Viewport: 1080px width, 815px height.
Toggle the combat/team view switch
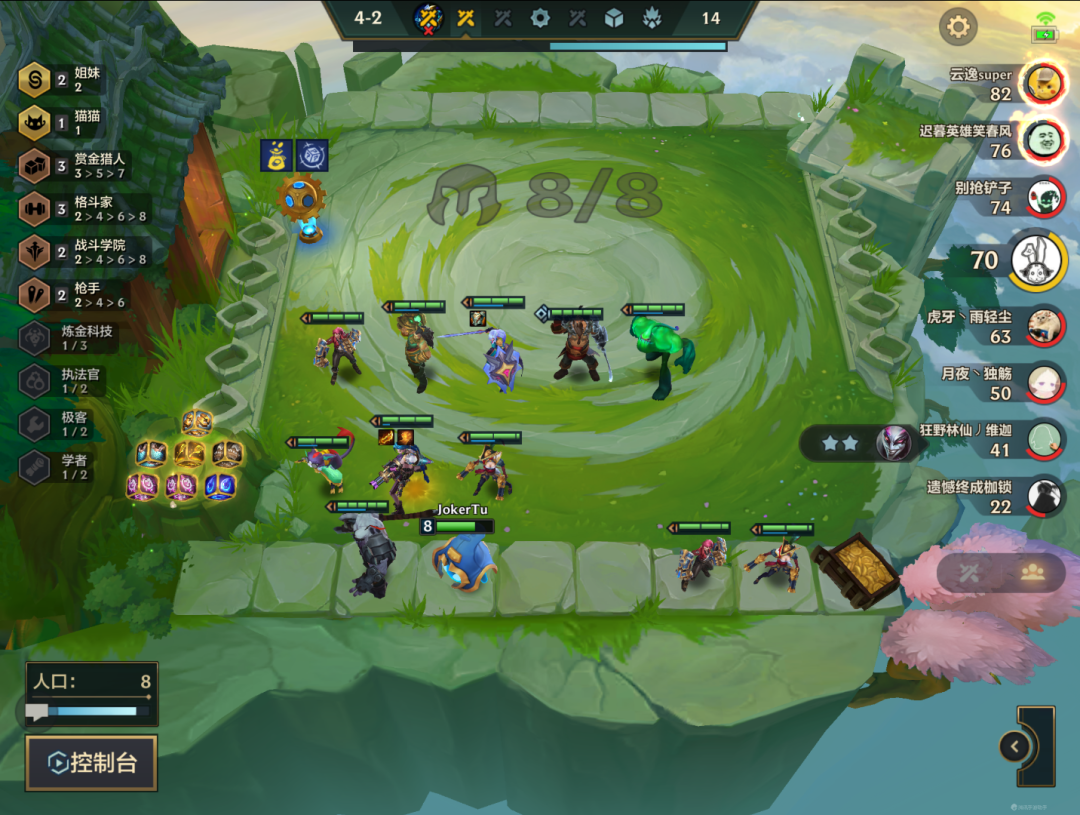coord(1001,573)
